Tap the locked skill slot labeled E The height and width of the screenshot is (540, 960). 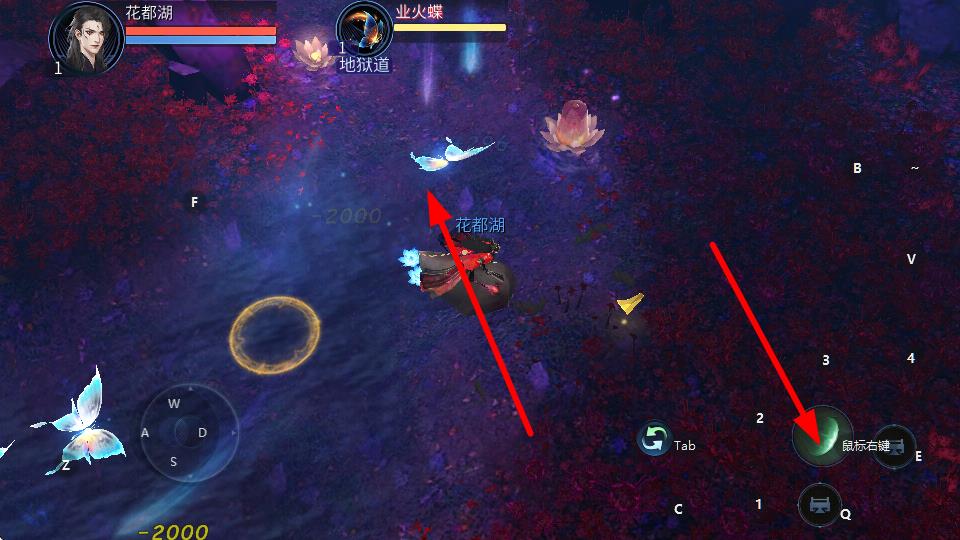coord(893,446)
